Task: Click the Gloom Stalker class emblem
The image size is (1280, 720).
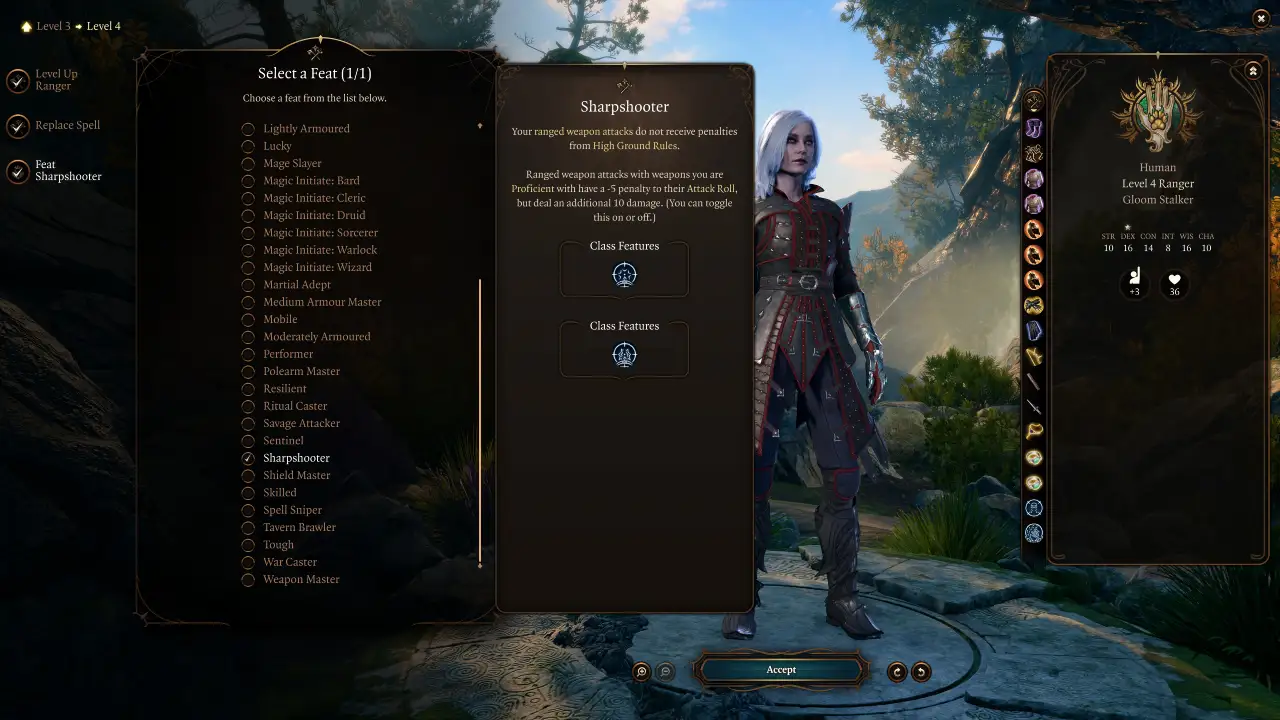Action: tap(1158, 113)
